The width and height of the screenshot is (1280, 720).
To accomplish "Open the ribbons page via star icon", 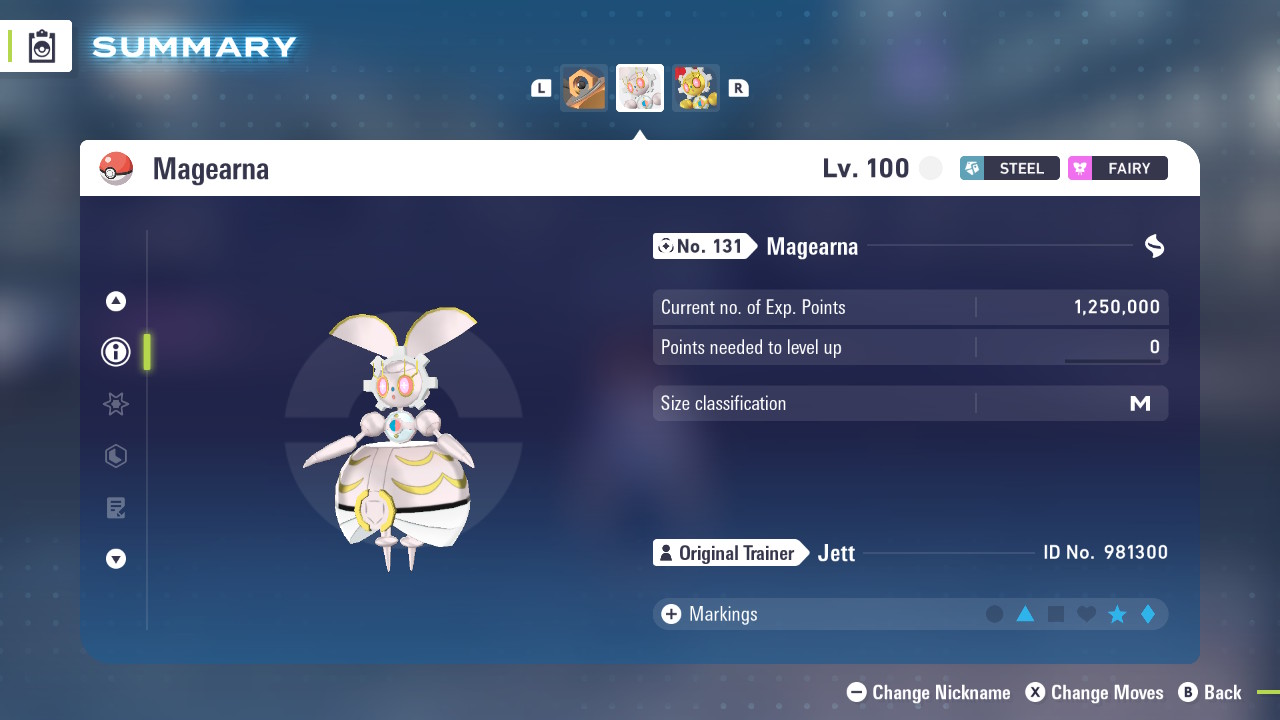I will [x=115, y=404].
